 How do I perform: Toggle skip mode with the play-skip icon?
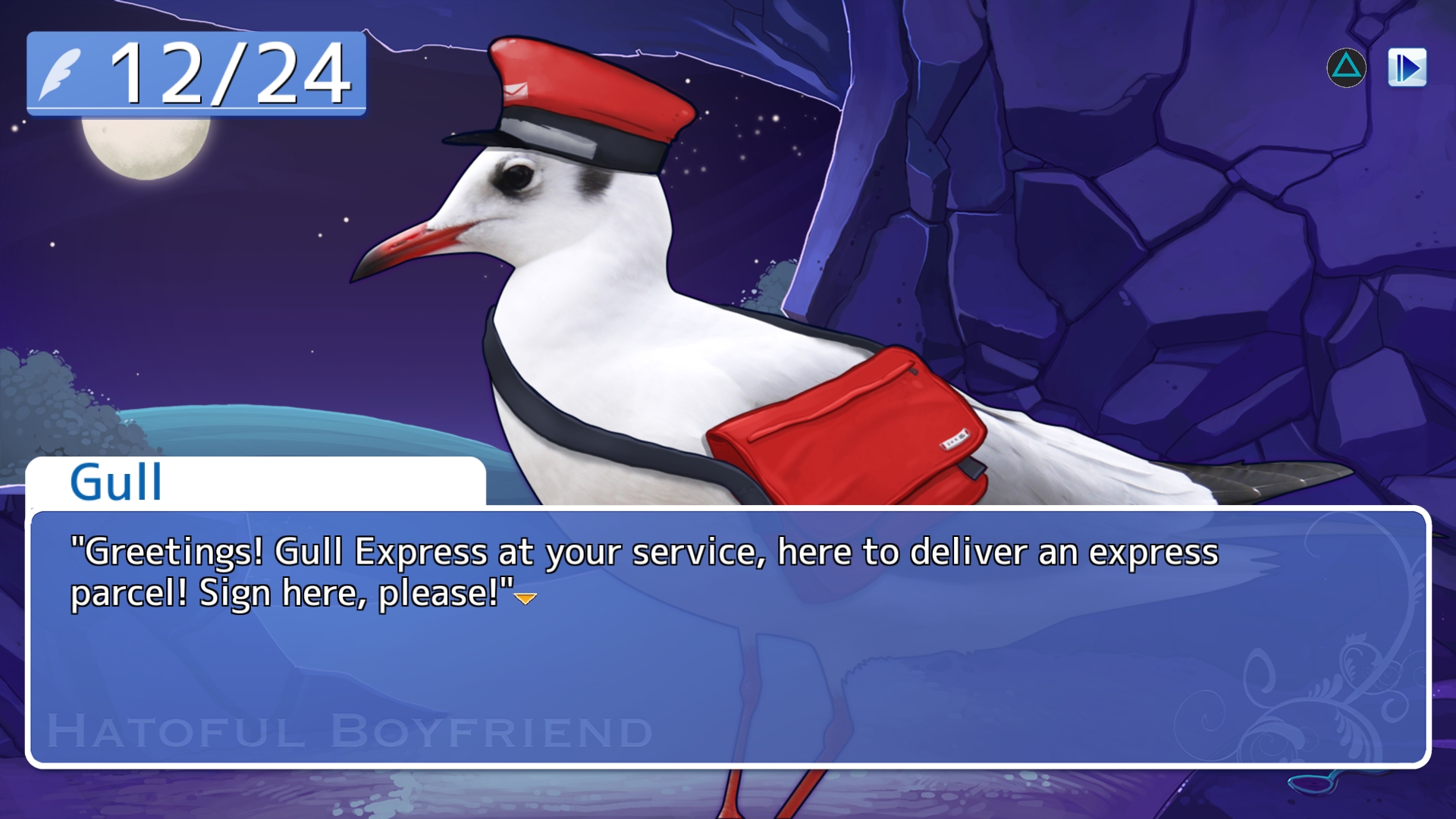tap(1407, 67)
